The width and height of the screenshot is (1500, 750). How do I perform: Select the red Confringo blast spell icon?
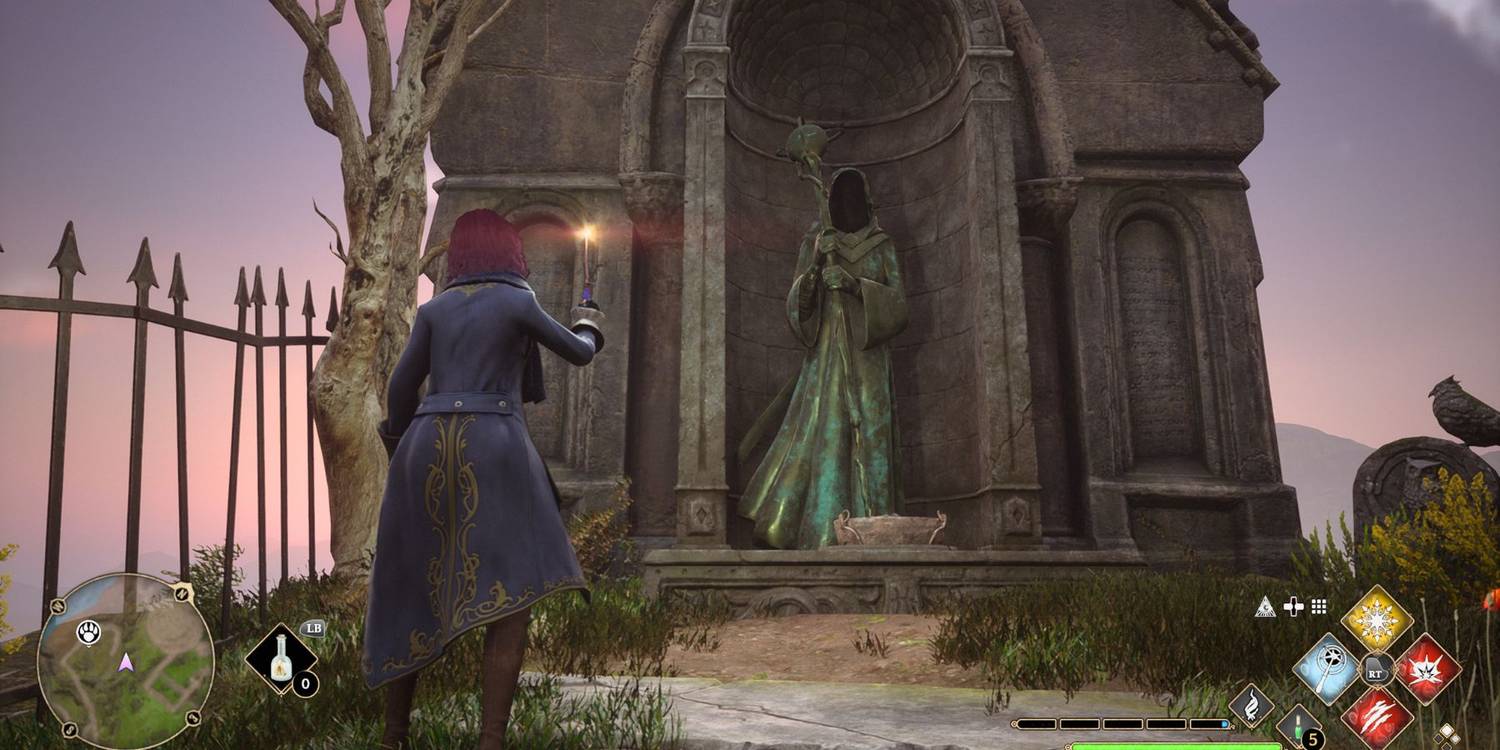click(1427, 669)
